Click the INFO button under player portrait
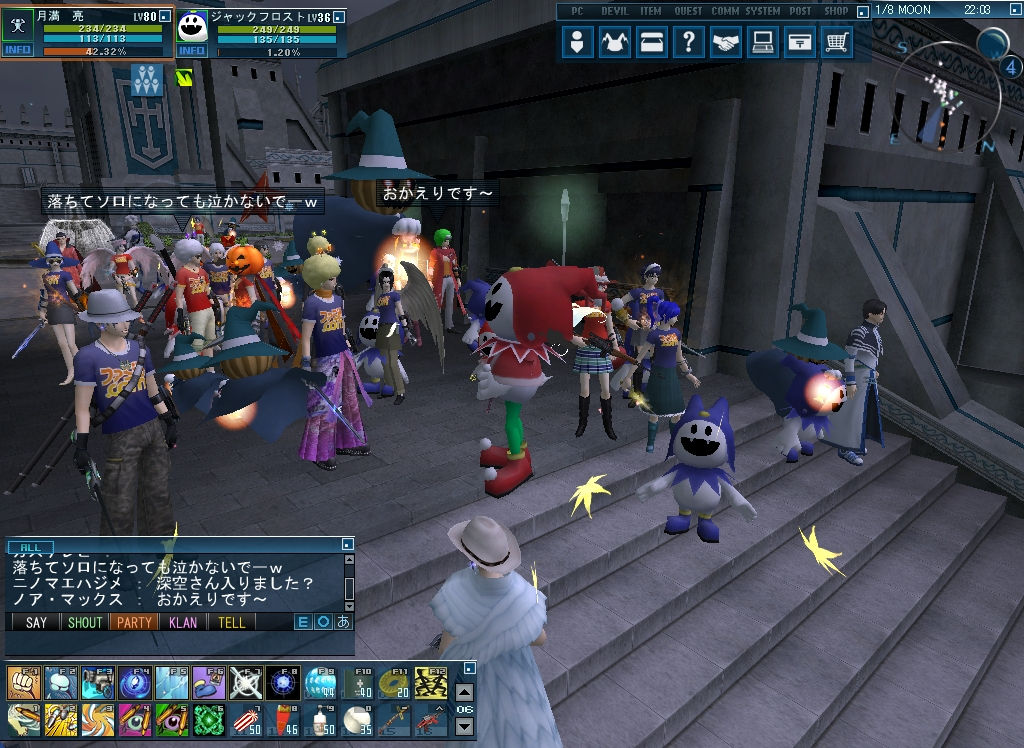The image size is (1024, 748). coord(18,50)
